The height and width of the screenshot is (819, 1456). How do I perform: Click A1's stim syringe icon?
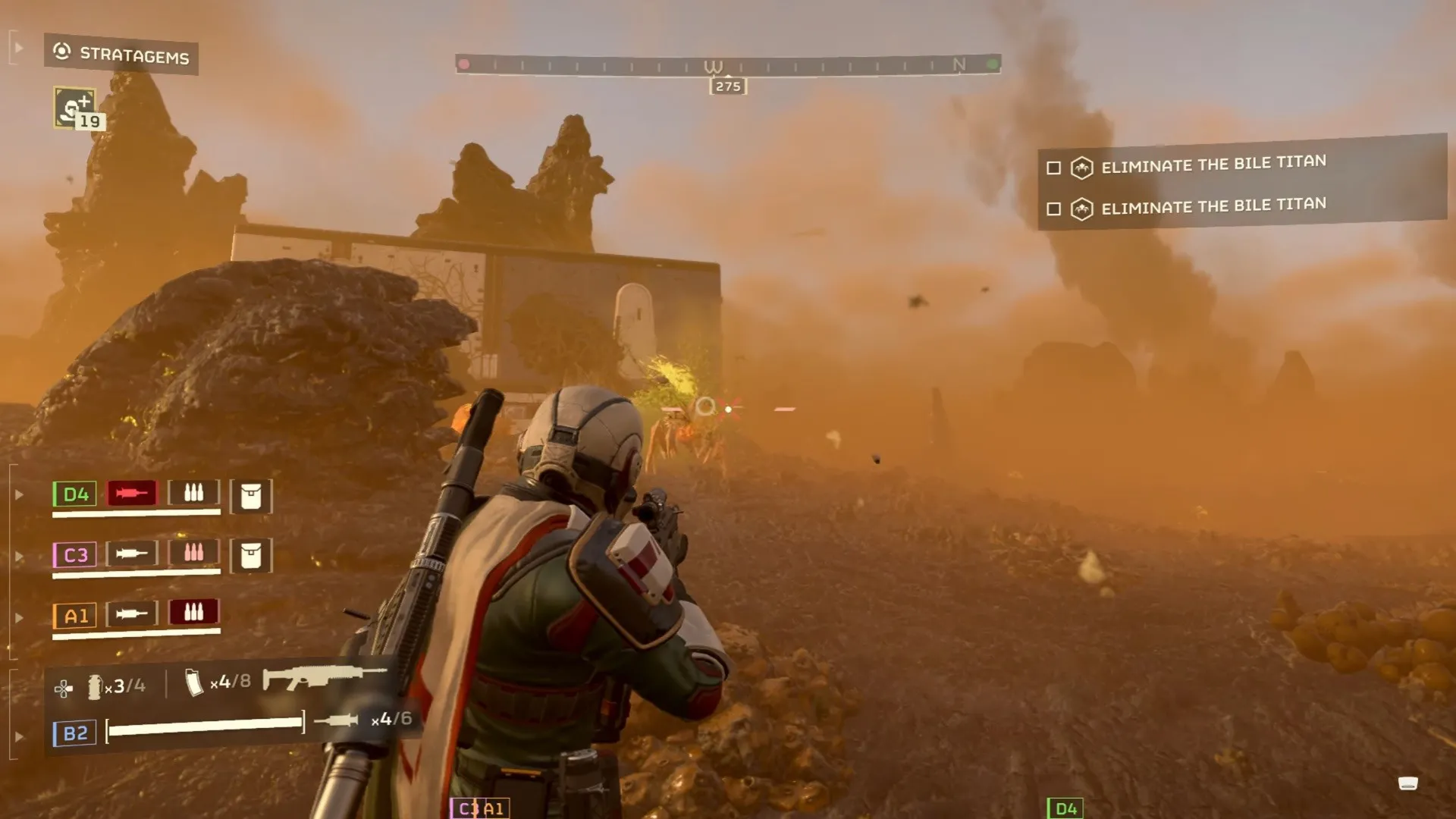click(132, 613)
